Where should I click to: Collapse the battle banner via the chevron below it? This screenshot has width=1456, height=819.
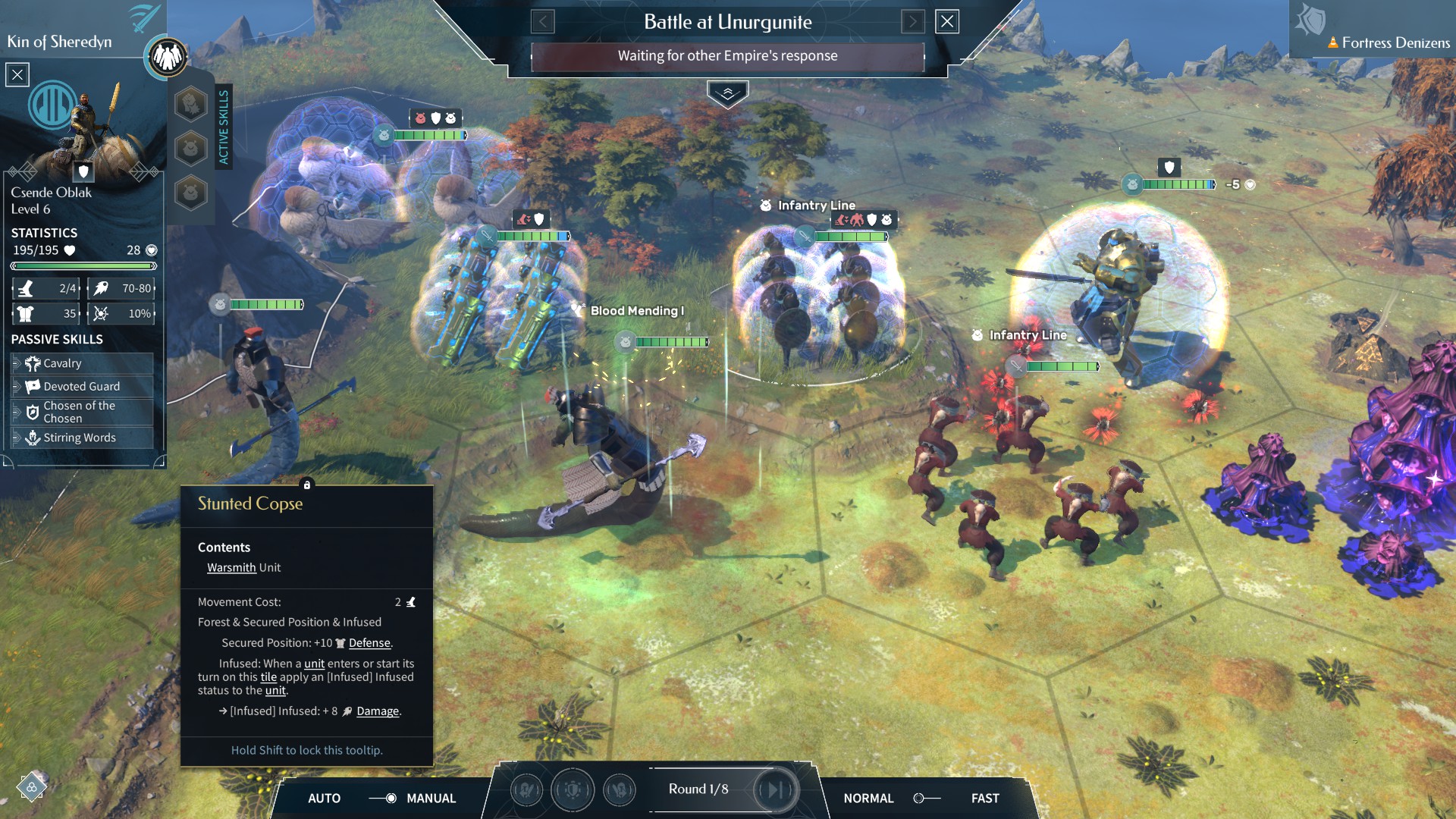728,92
